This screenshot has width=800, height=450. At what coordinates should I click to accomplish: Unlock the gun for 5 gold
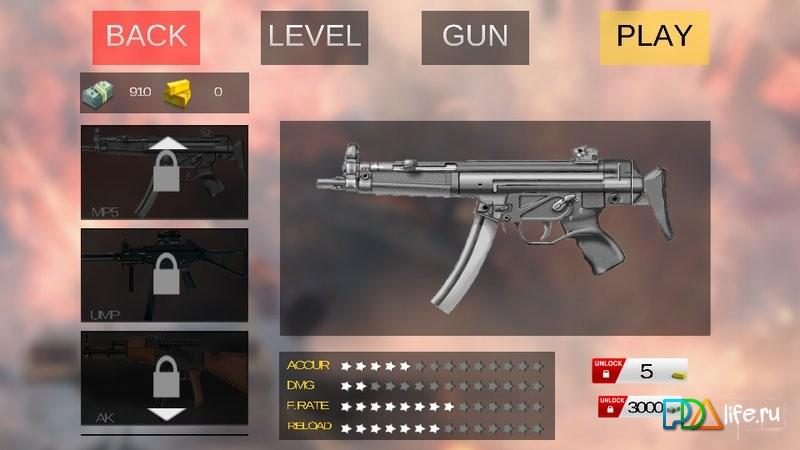pos(641,371)
